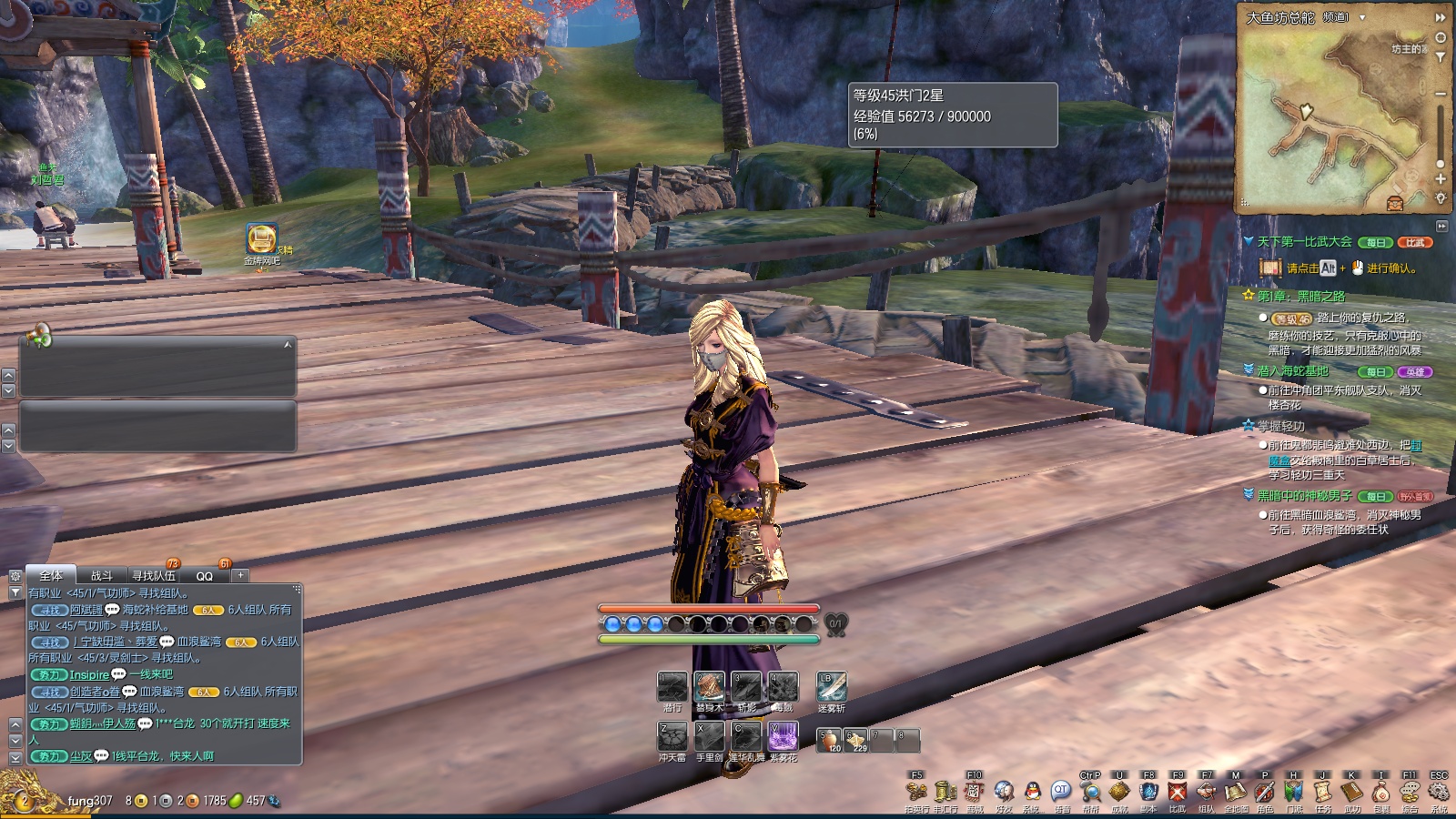Viewport: 1456px width, 819px height.
Task: Activate the 紫雾花 purple skill icon
Action: pyautogui.click(x=783, y=736)
